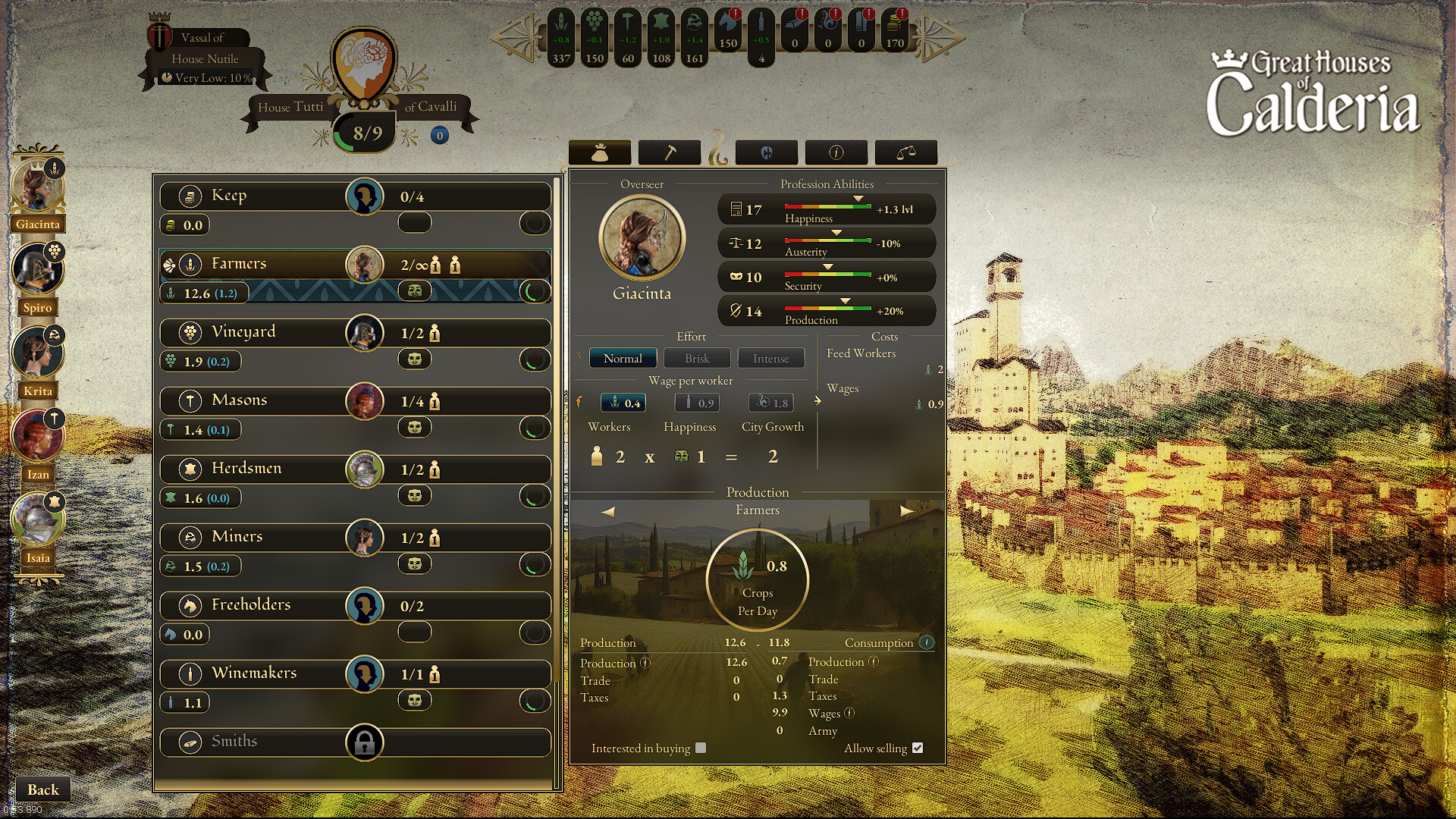
Task: Click the right arrow beside Farmers production
Action: [x=907, y=511]
